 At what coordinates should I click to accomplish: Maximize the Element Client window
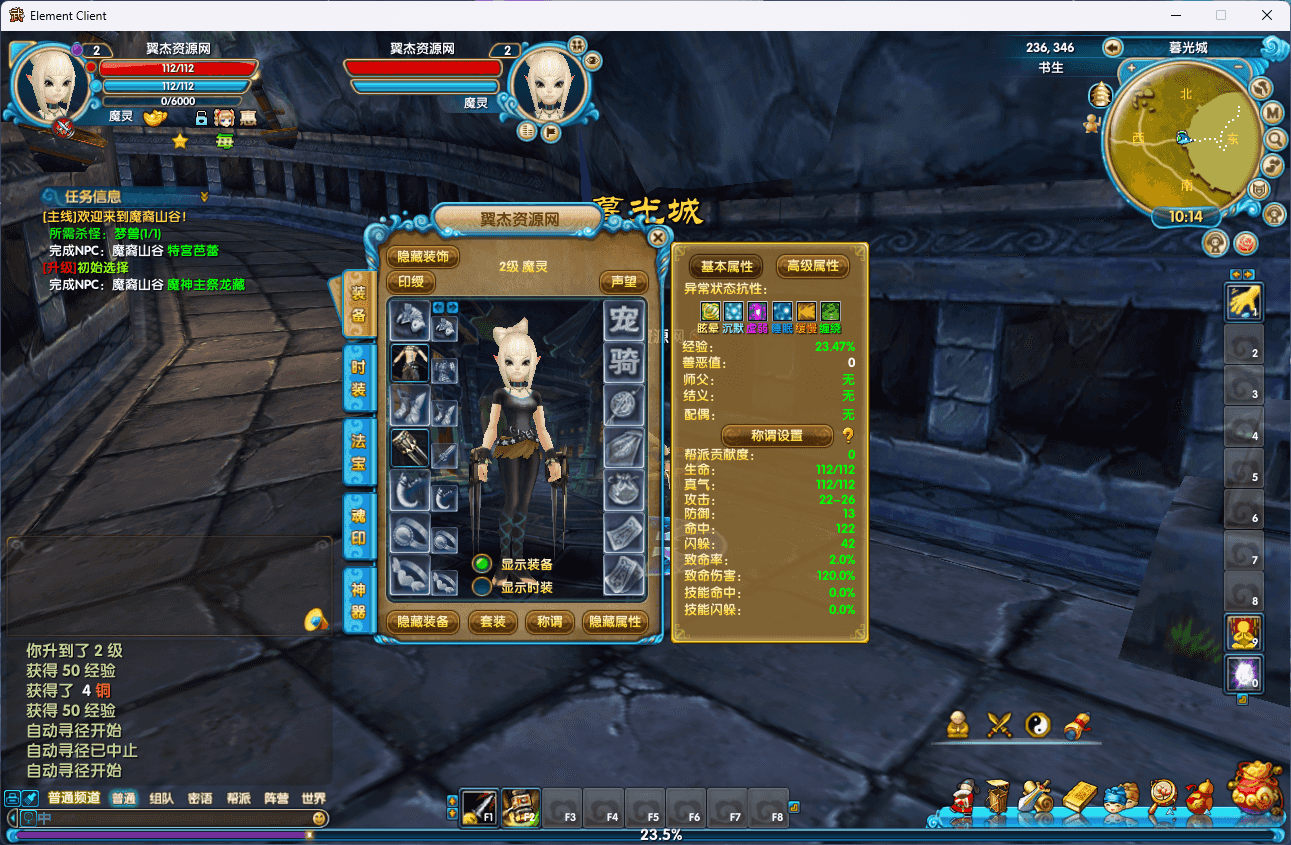click(1220, 15)
